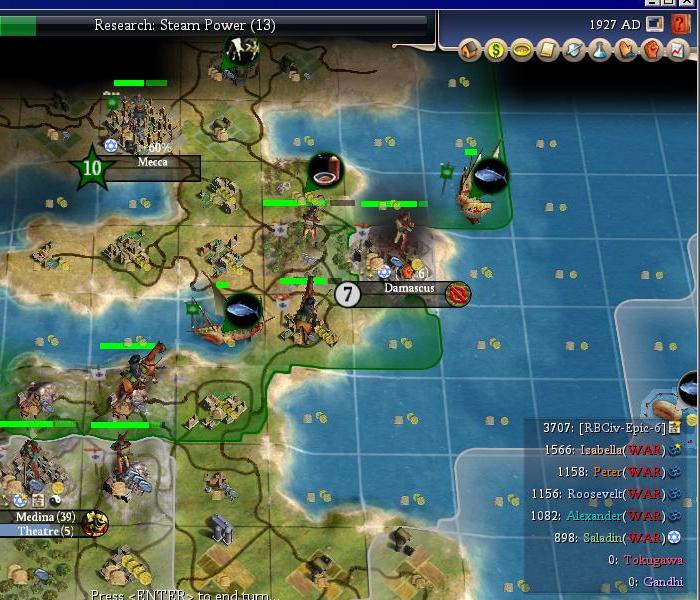Screen dimensions: 700x600
Task: Open the Medina city bar
Action: 45,517
